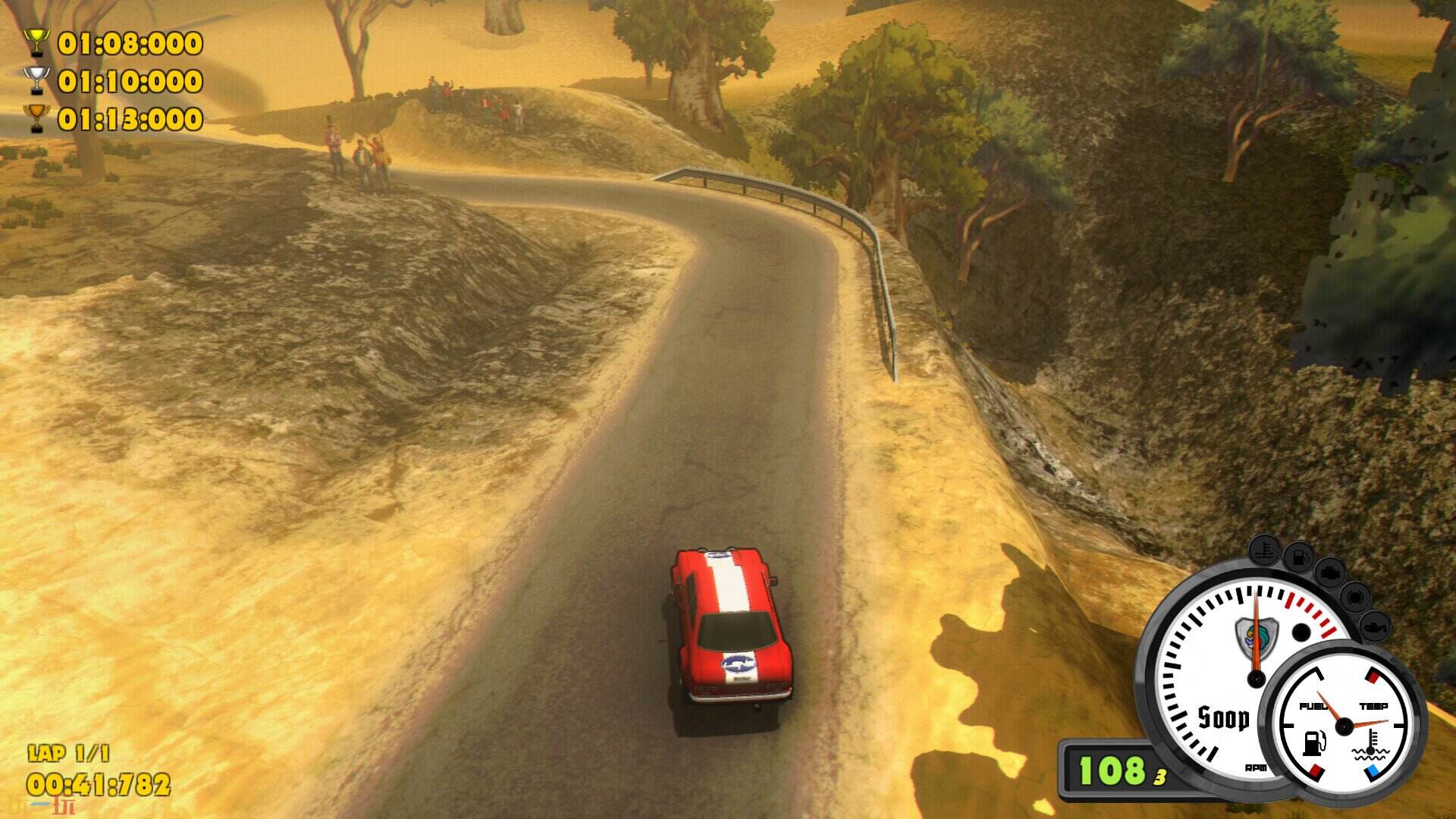
Task: Click the water temperature warning light
Action: (x=1263, y=550)
